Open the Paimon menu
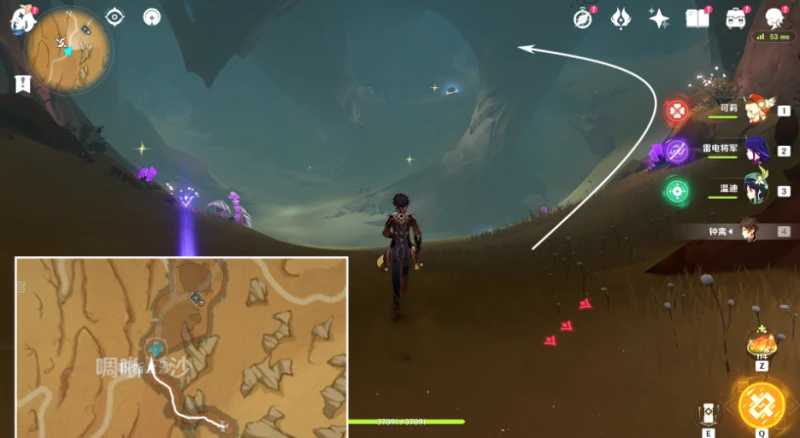 (x=22, y=20)
